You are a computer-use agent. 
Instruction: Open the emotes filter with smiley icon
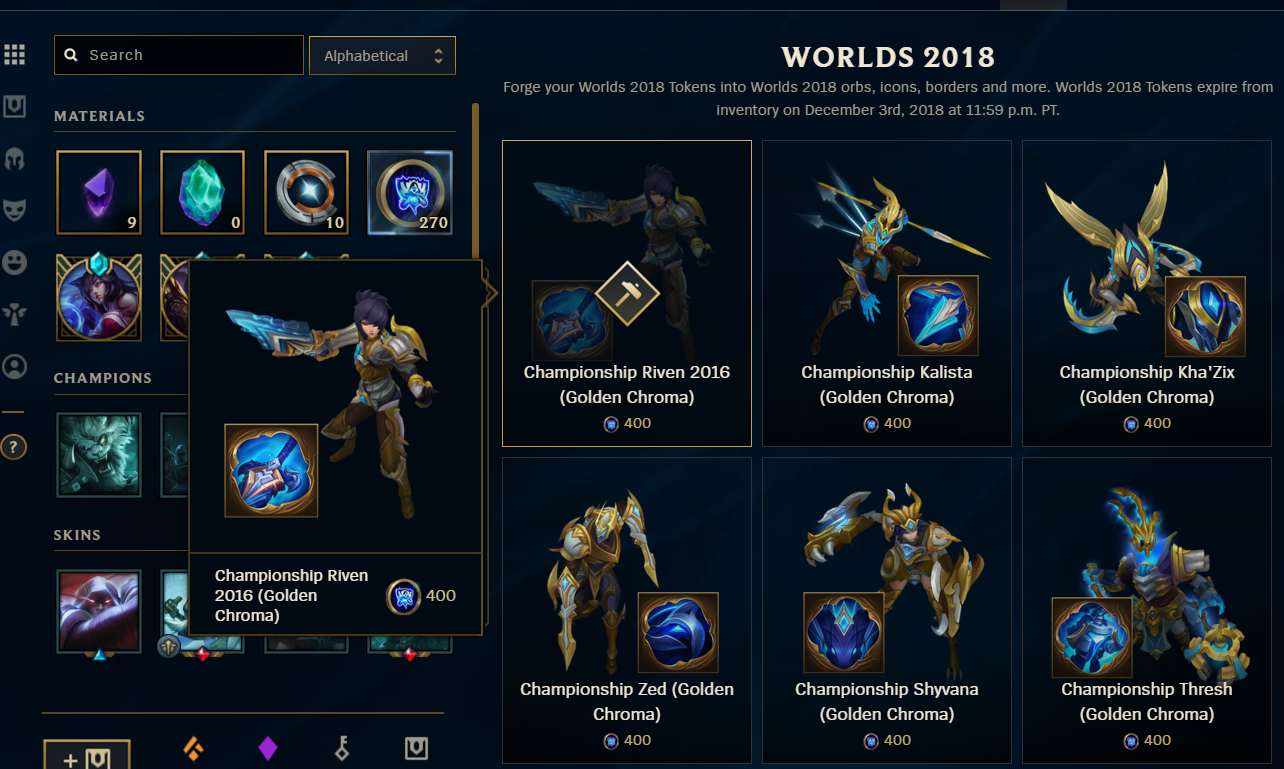[x=15, y=262]
